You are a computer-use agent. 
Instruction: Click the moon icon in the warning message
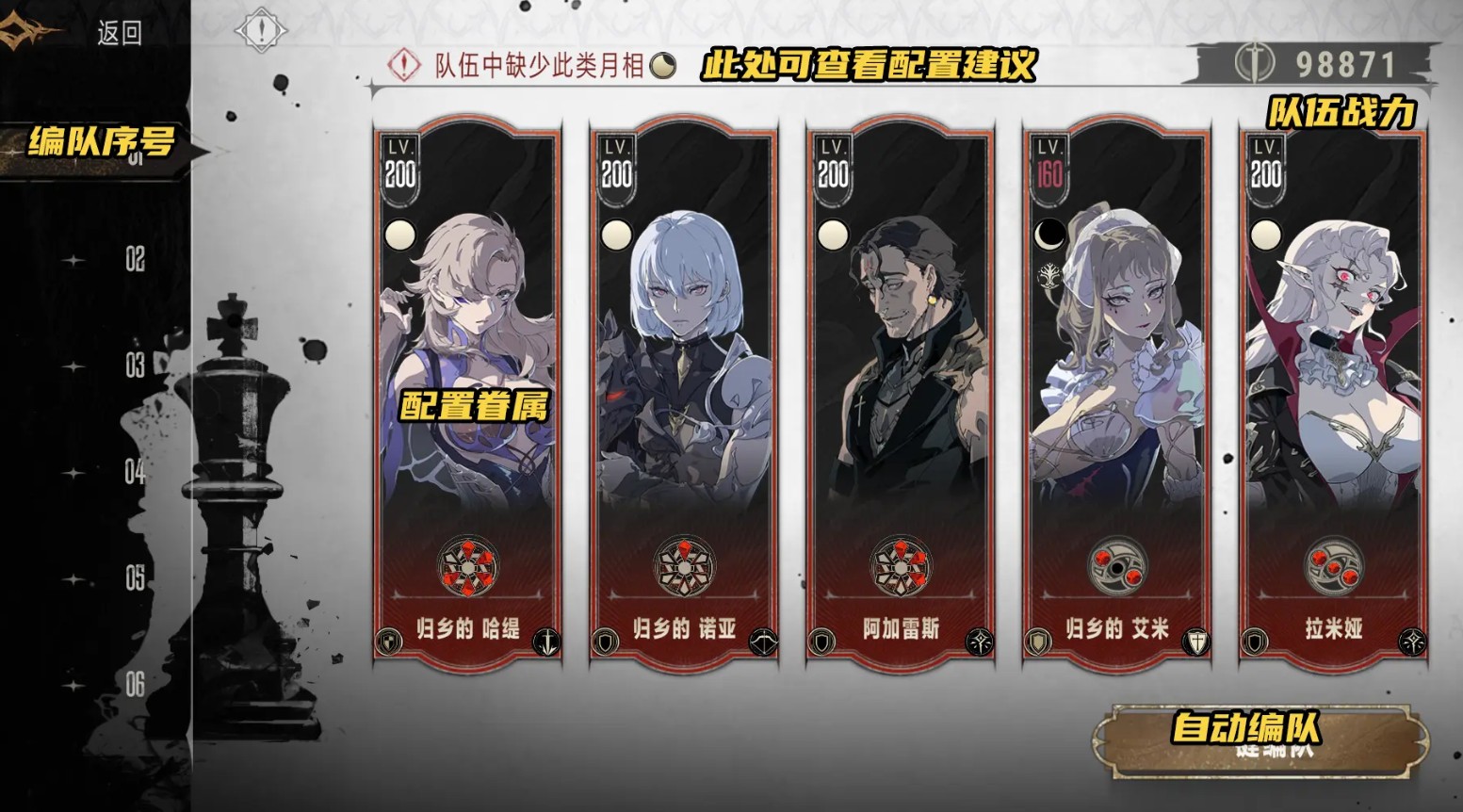(x=662, y=65)
